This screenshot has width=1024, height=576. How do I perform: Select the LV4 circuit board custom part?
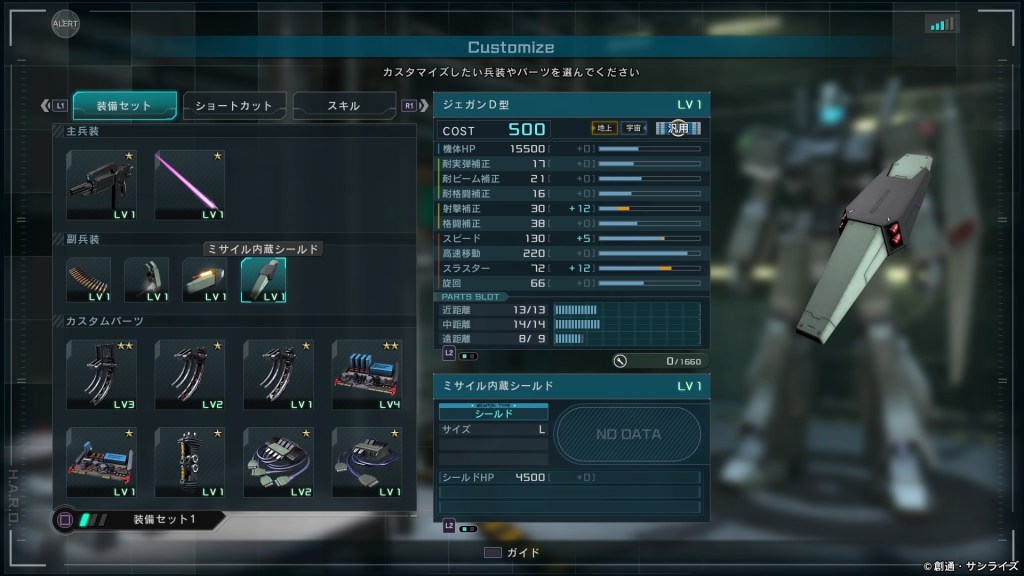click(367, 373)
